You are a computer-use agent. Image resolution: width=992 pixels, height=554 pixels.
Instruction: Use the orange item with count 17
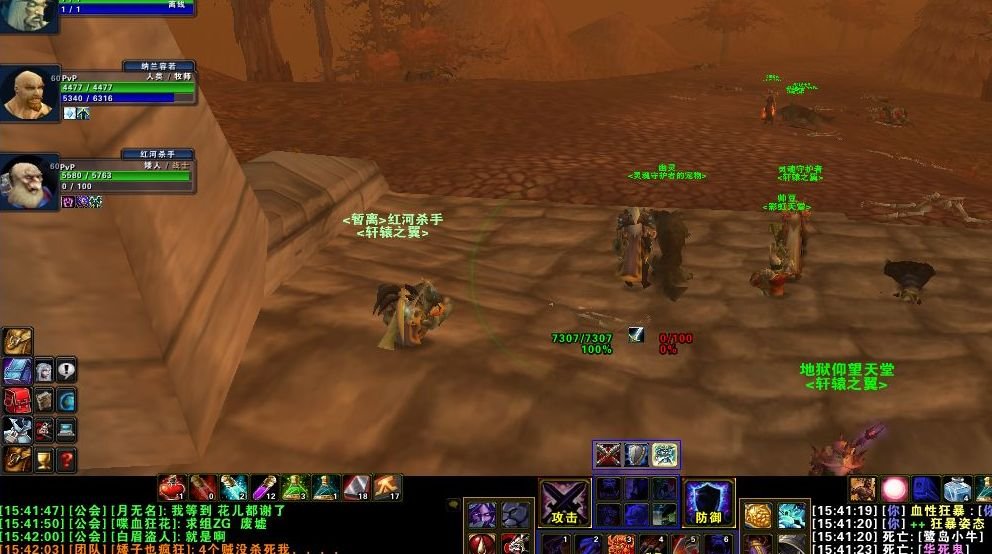pos(387,487)
